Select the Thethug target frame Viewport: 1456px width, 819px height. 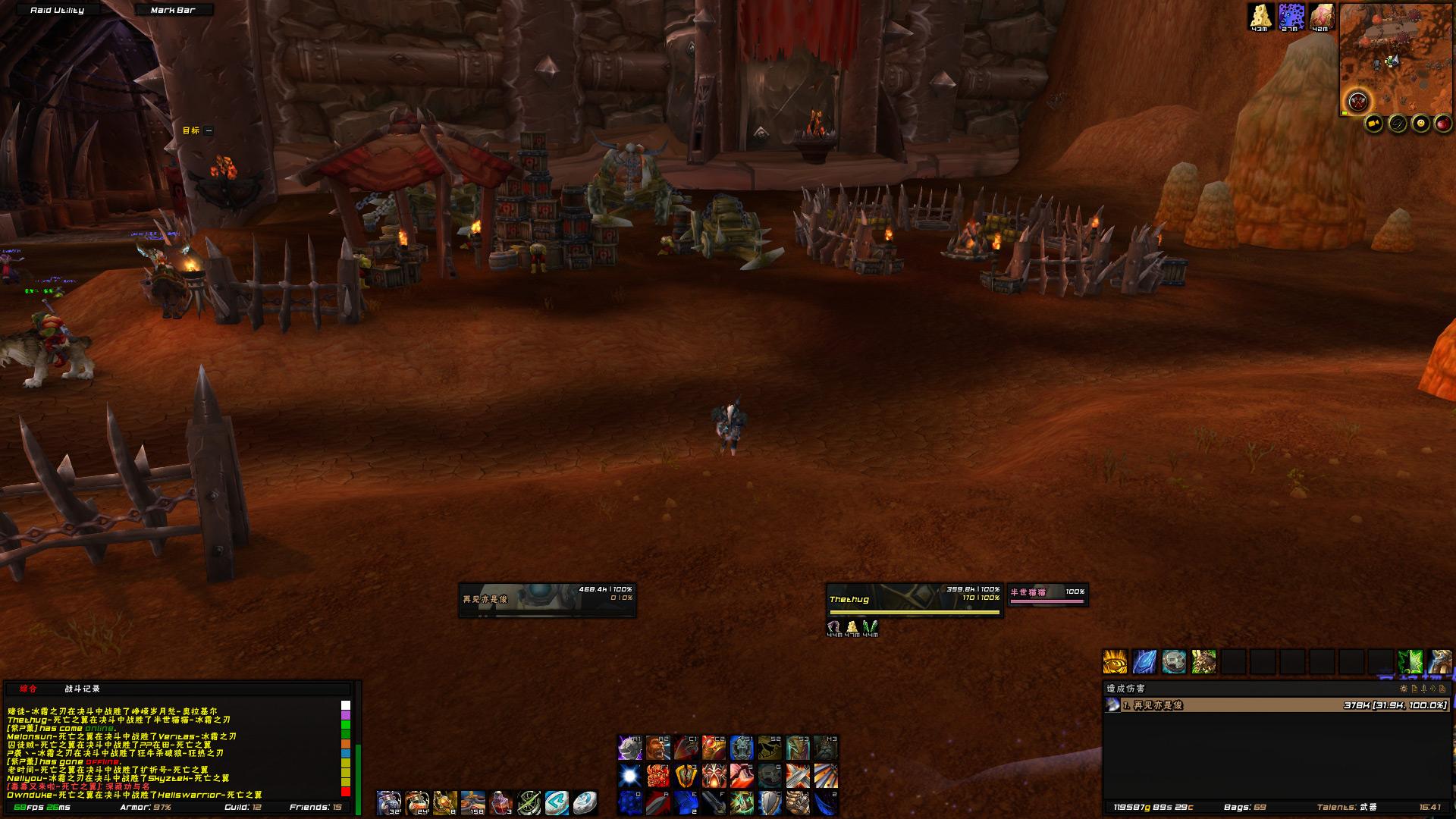915,600
